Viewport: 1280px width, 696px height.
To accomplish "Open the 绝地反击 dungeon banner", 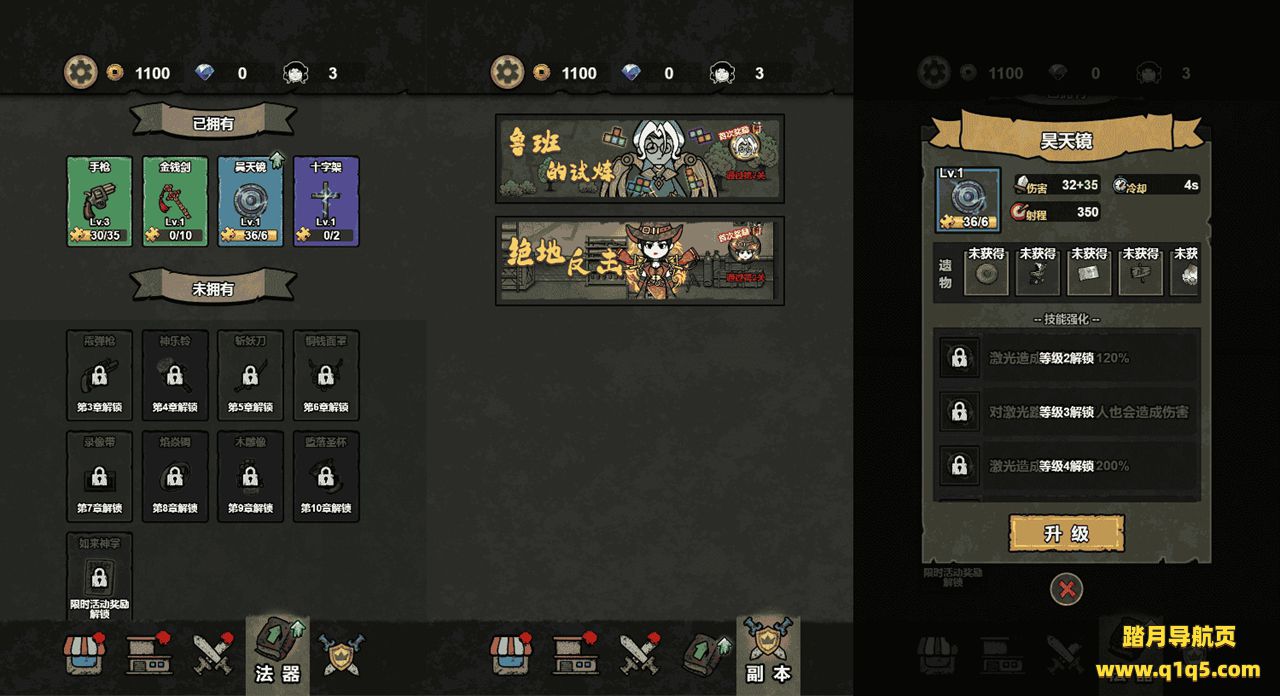I will click(x=640, y=260).
